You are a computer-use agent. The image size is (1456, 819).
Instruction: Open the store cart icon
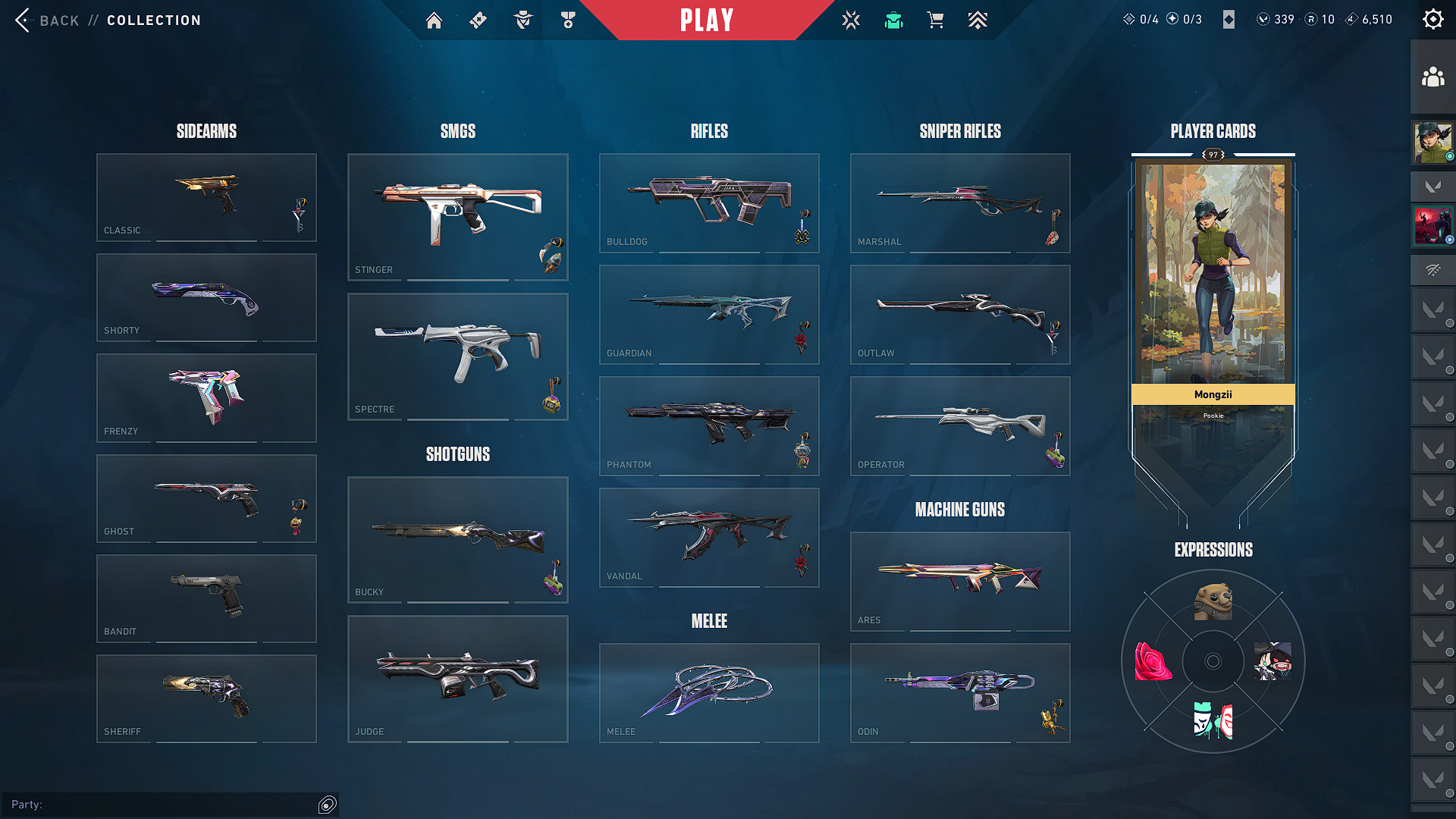(936, 20)
